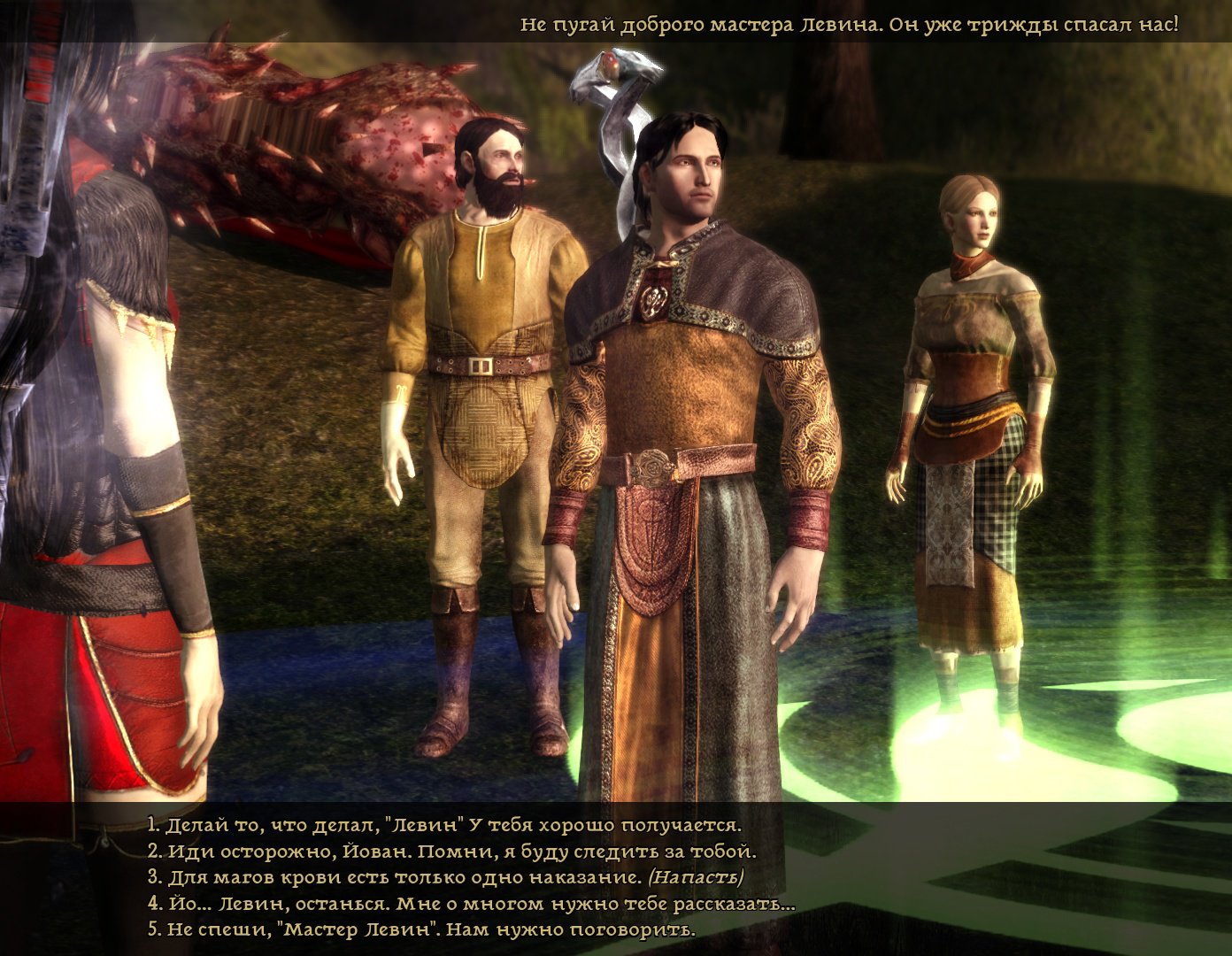Choose reply 4 asking Левин to stay
The height and width of the screenshot is (956, 1232).
(471, 904)
